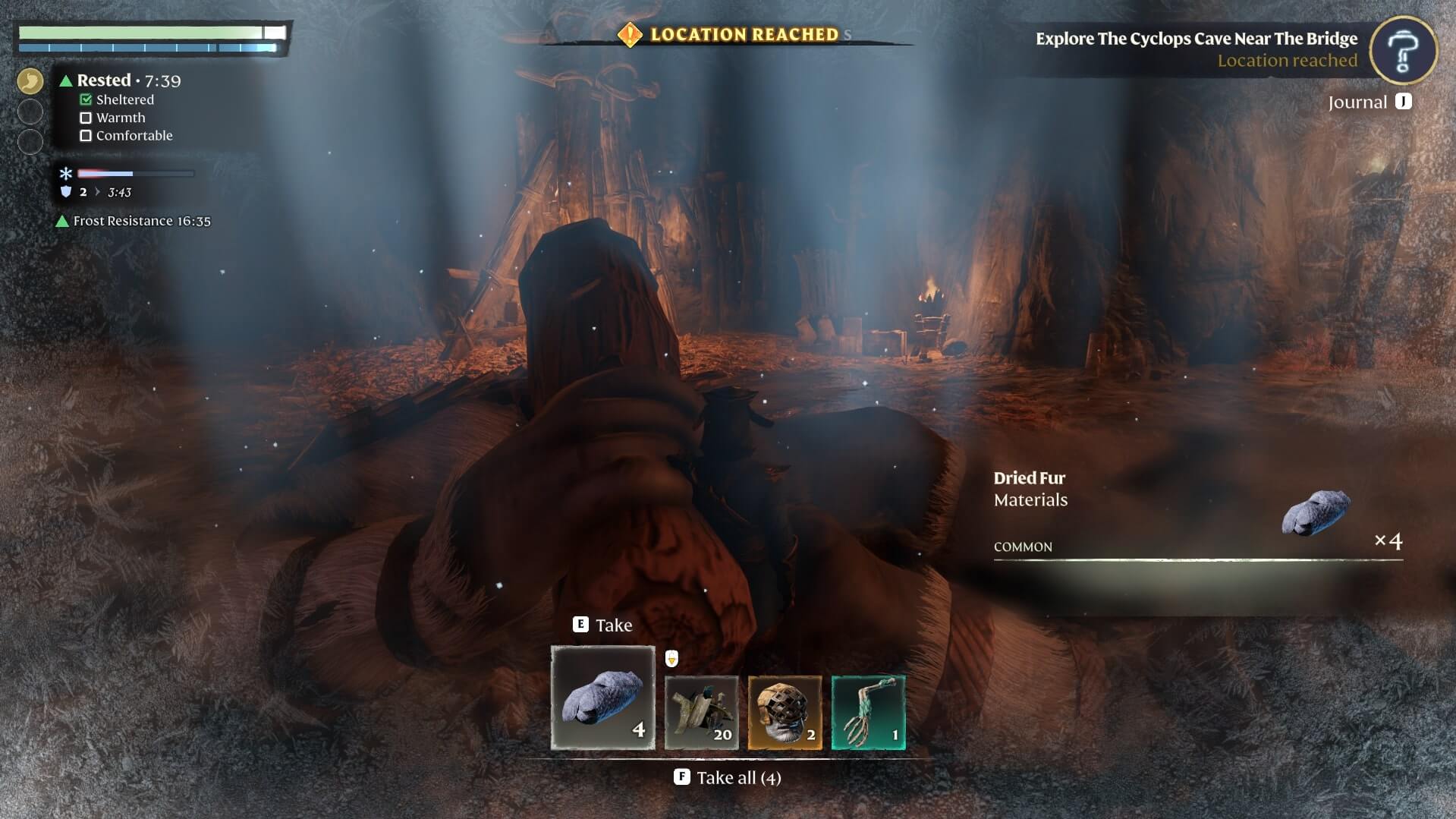The height and width of the screenshot is (819, 1456).
Task: Choose the teal skeletal claw arm item
Action: (x=868, y=713)
